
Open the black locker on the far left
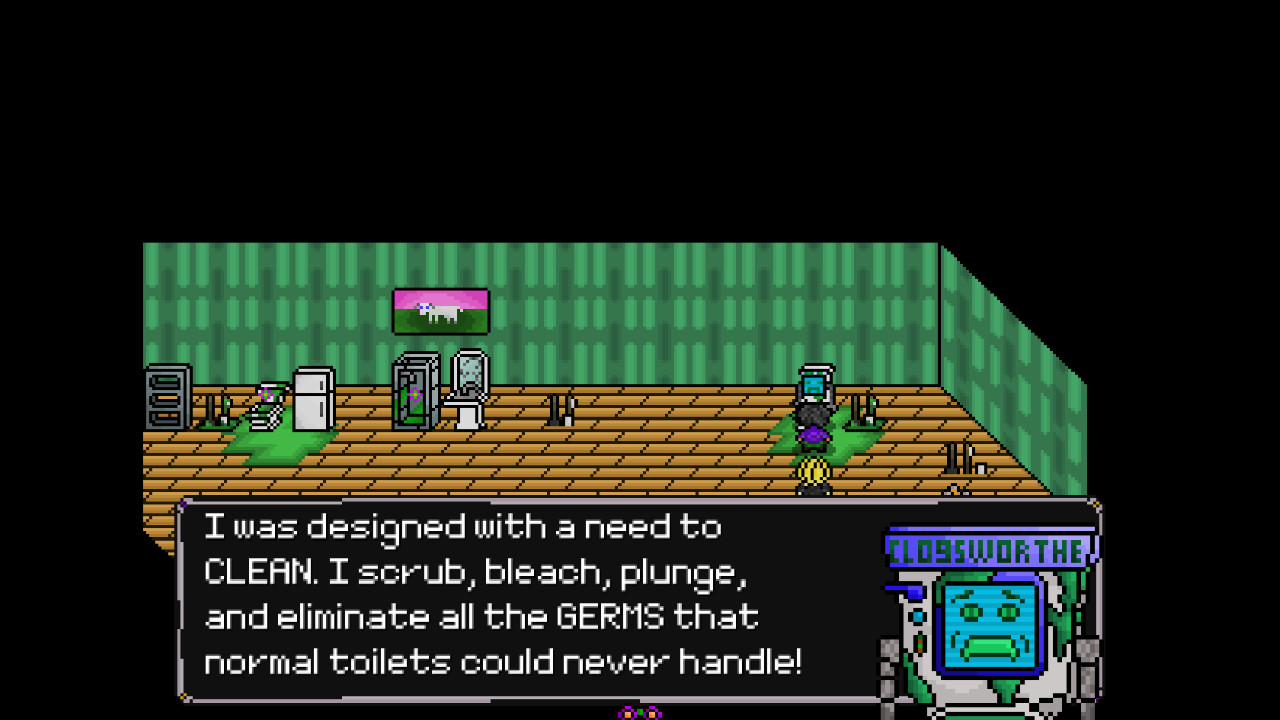point(167,397)
